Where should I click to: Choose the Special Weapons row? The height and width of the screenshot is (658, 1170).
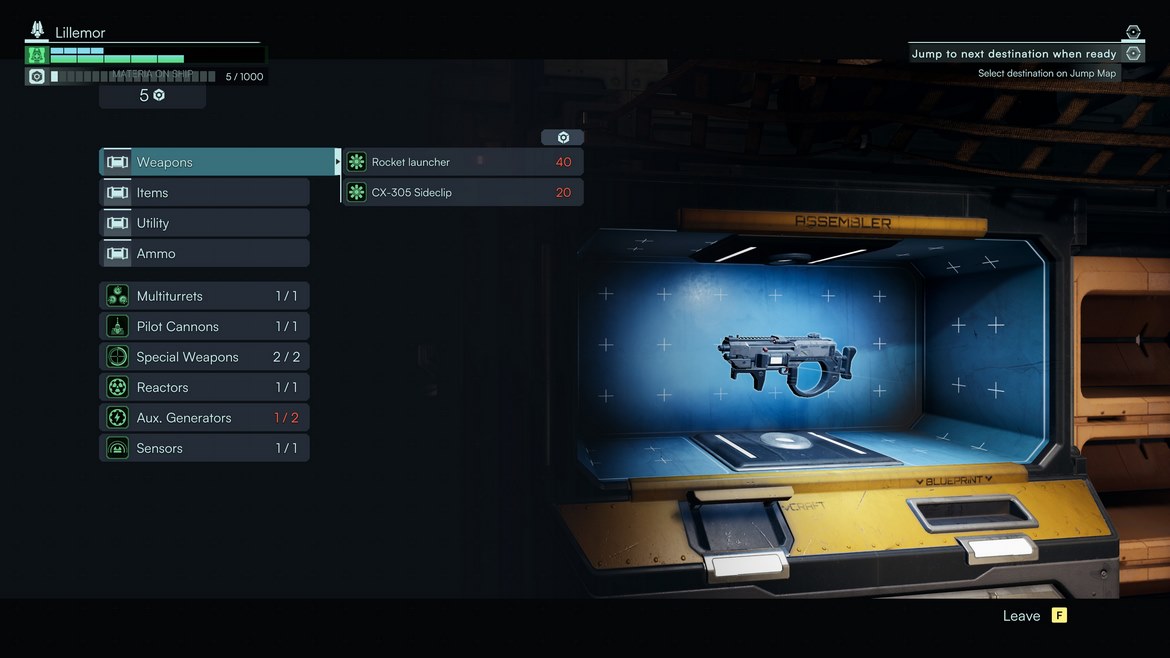tap(205, 357)
